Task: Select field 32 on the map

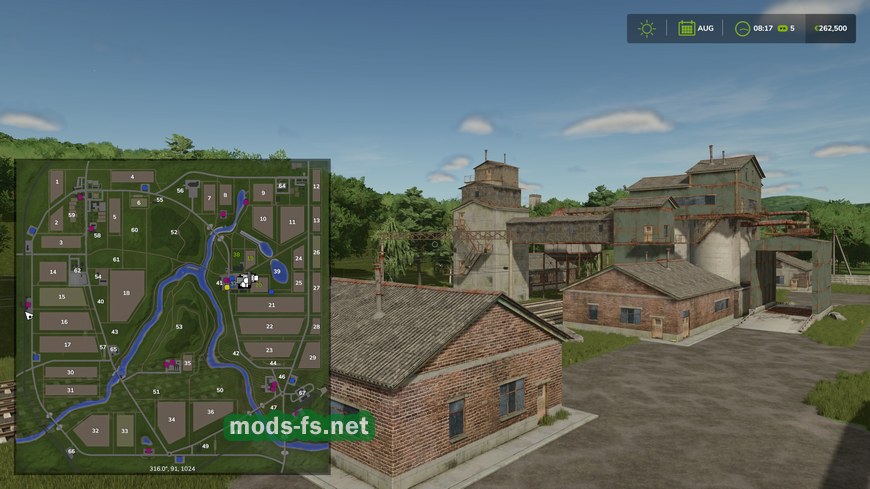Action: point(94,431)
